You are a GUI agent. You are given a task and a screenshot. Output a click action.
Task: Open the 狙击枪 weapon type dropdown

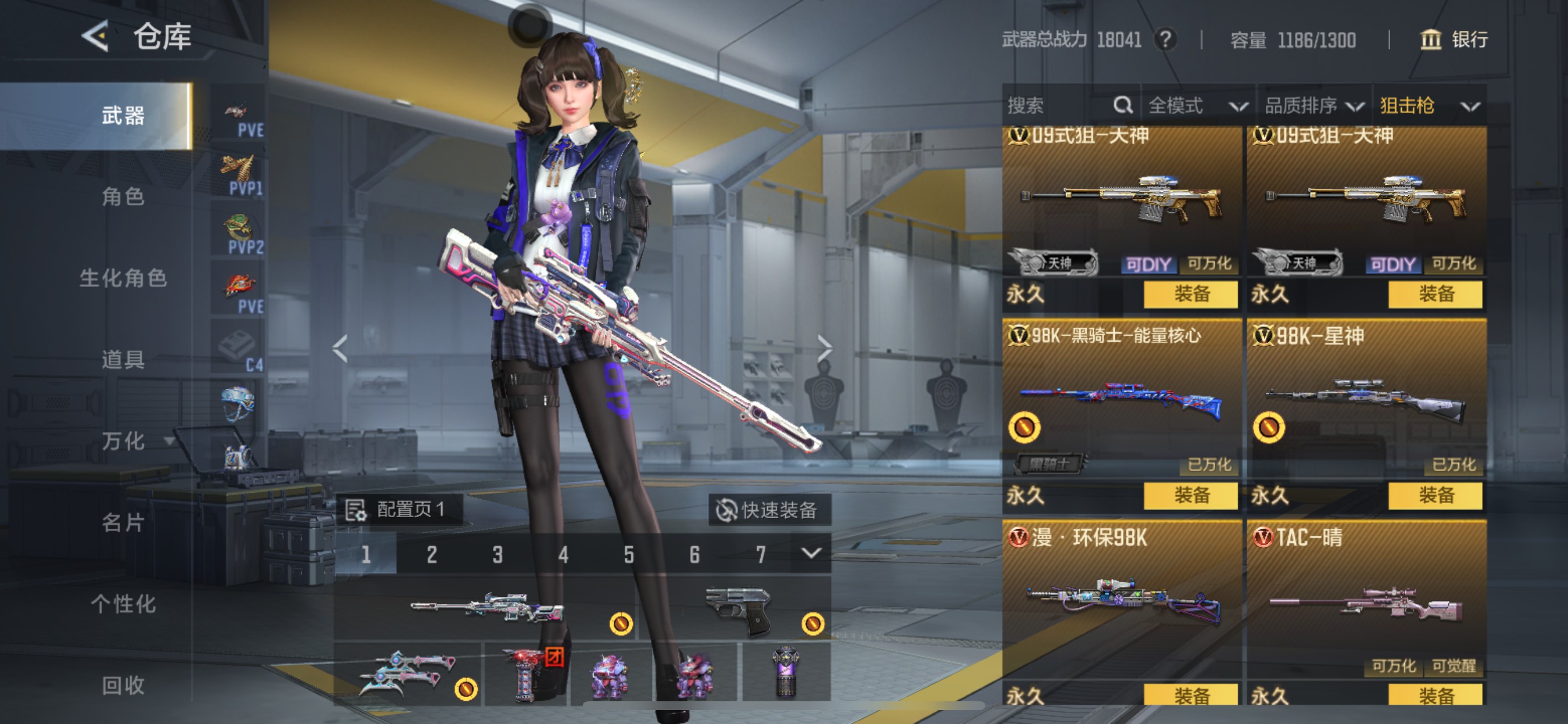point(1429,106)
